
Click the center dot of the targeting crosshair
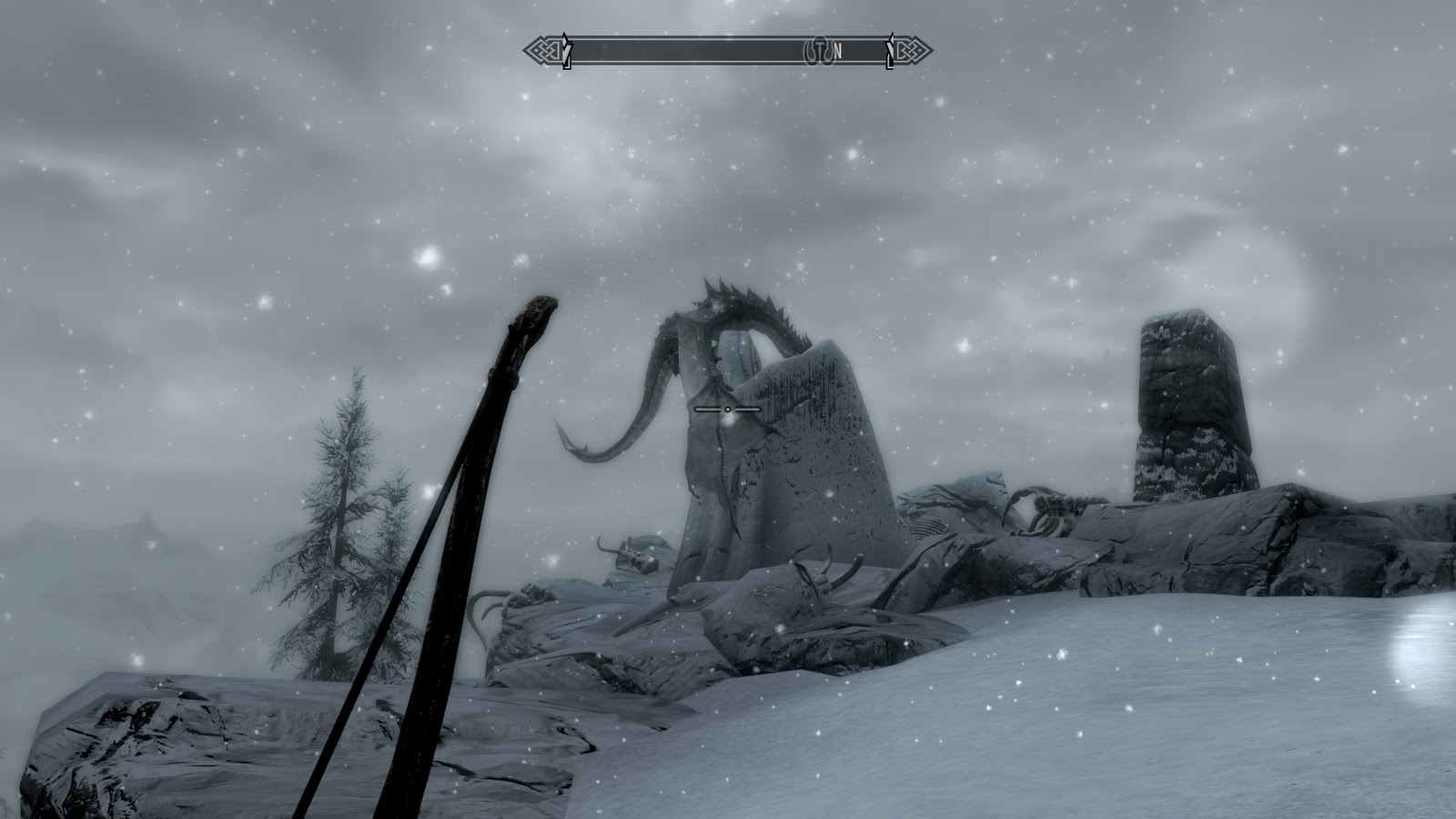726,411
